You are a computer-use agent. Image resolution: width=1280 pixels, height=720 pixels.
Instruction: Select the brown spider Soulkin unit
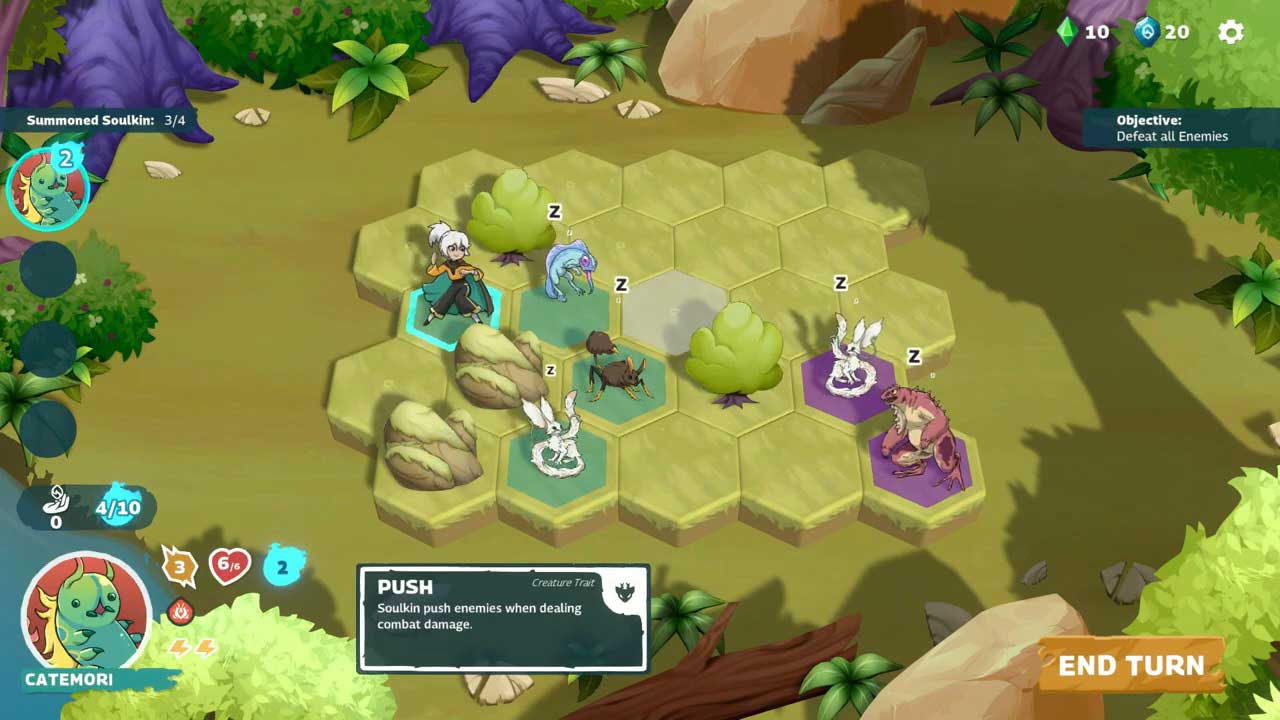[x=612, y=370]
